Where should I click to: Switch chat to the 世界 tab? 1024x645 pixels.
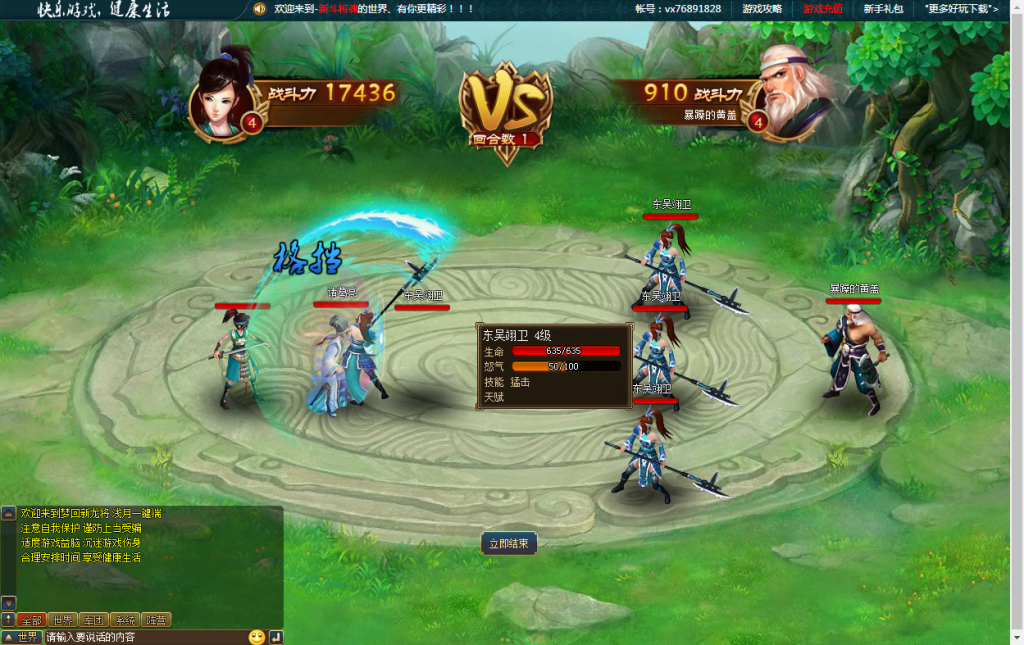[63, 620]
